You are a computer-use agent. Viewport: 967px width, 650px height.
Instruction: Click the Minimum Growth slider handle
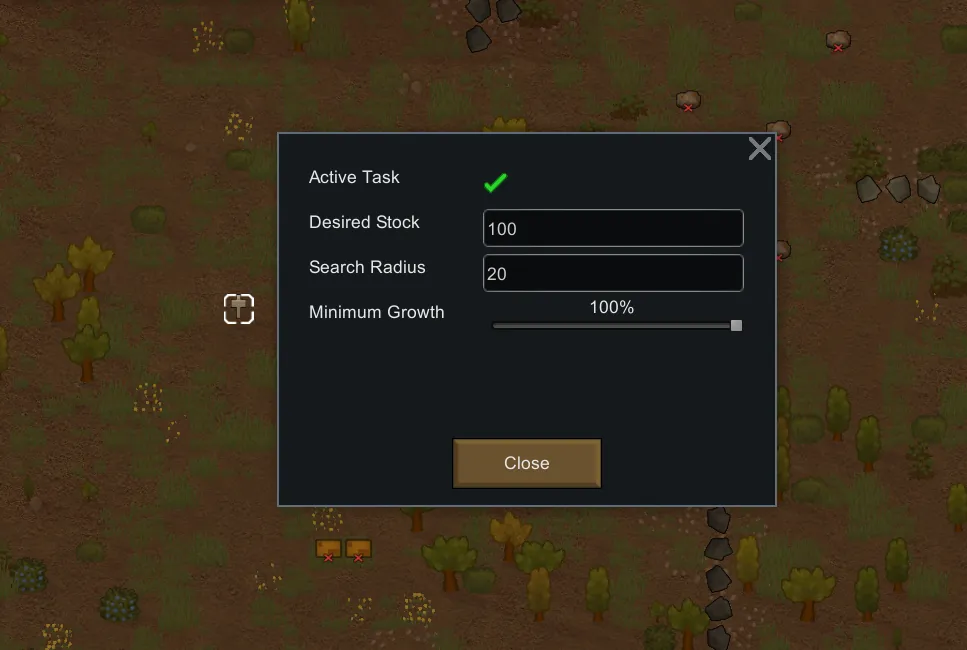point(737,325)
